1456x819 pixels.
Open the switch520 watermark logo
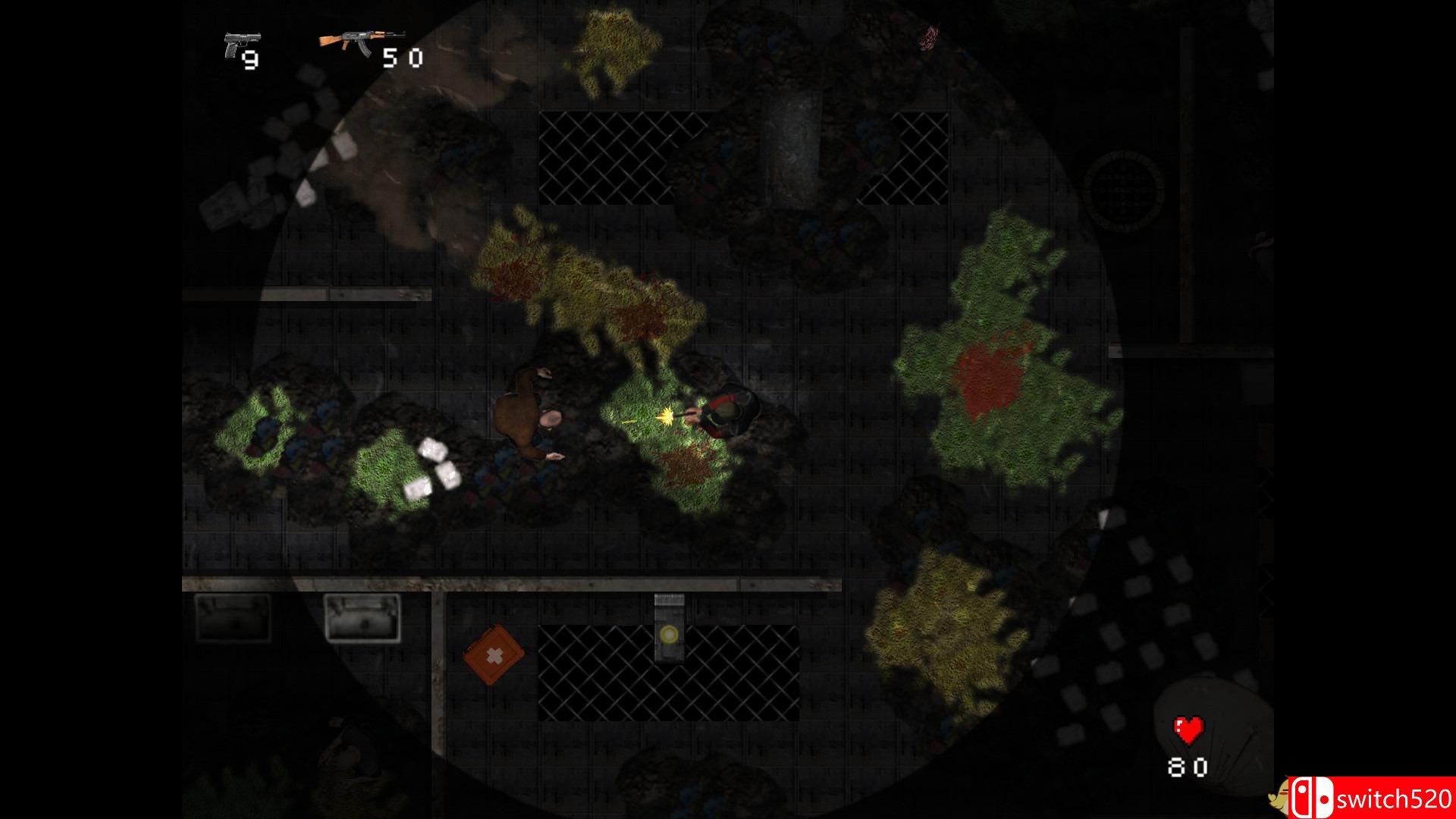click(1370, 798)
